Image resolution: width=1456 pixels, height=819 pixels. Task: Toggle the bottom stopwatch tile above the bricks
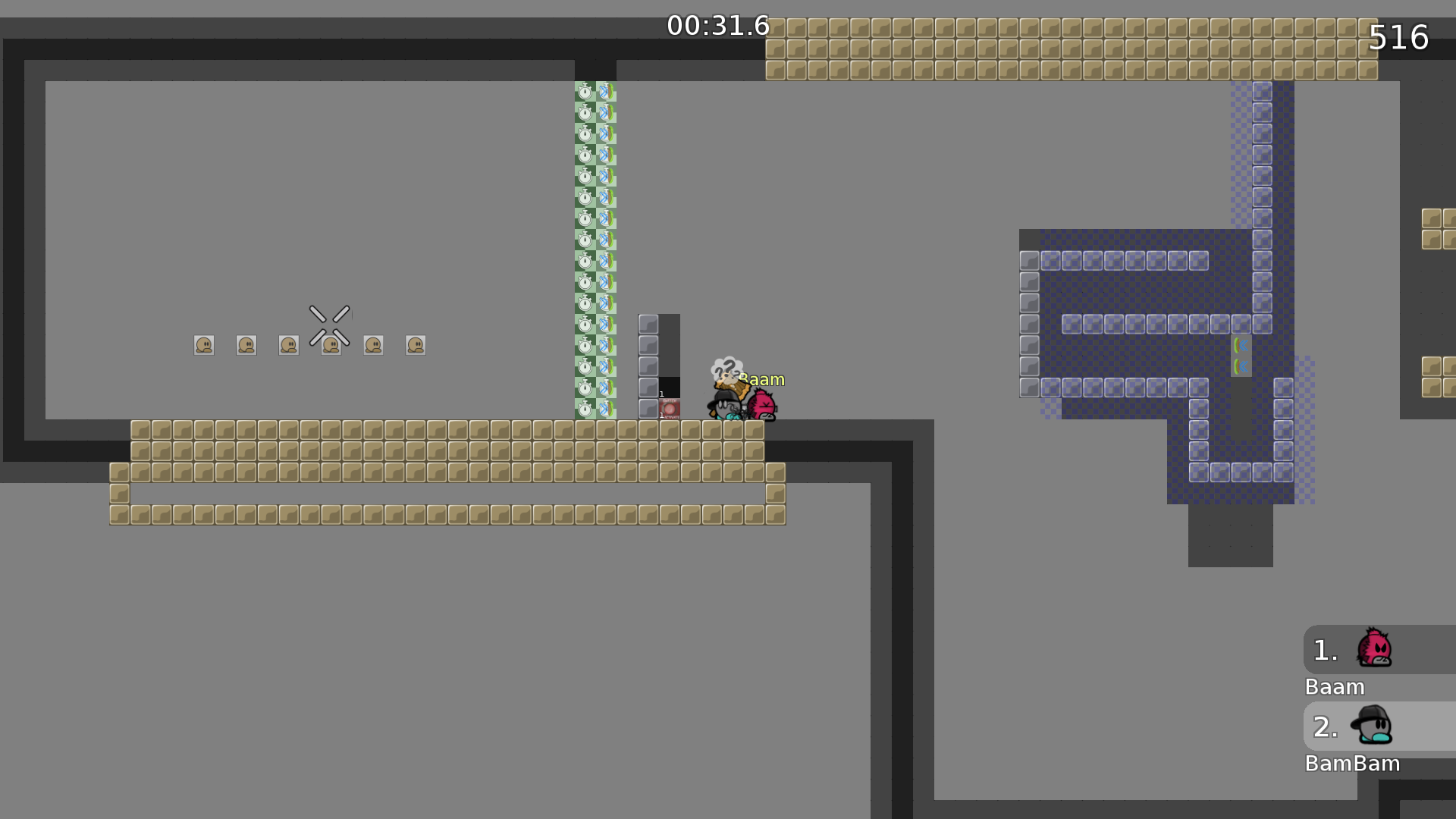[x=585, y=409]
